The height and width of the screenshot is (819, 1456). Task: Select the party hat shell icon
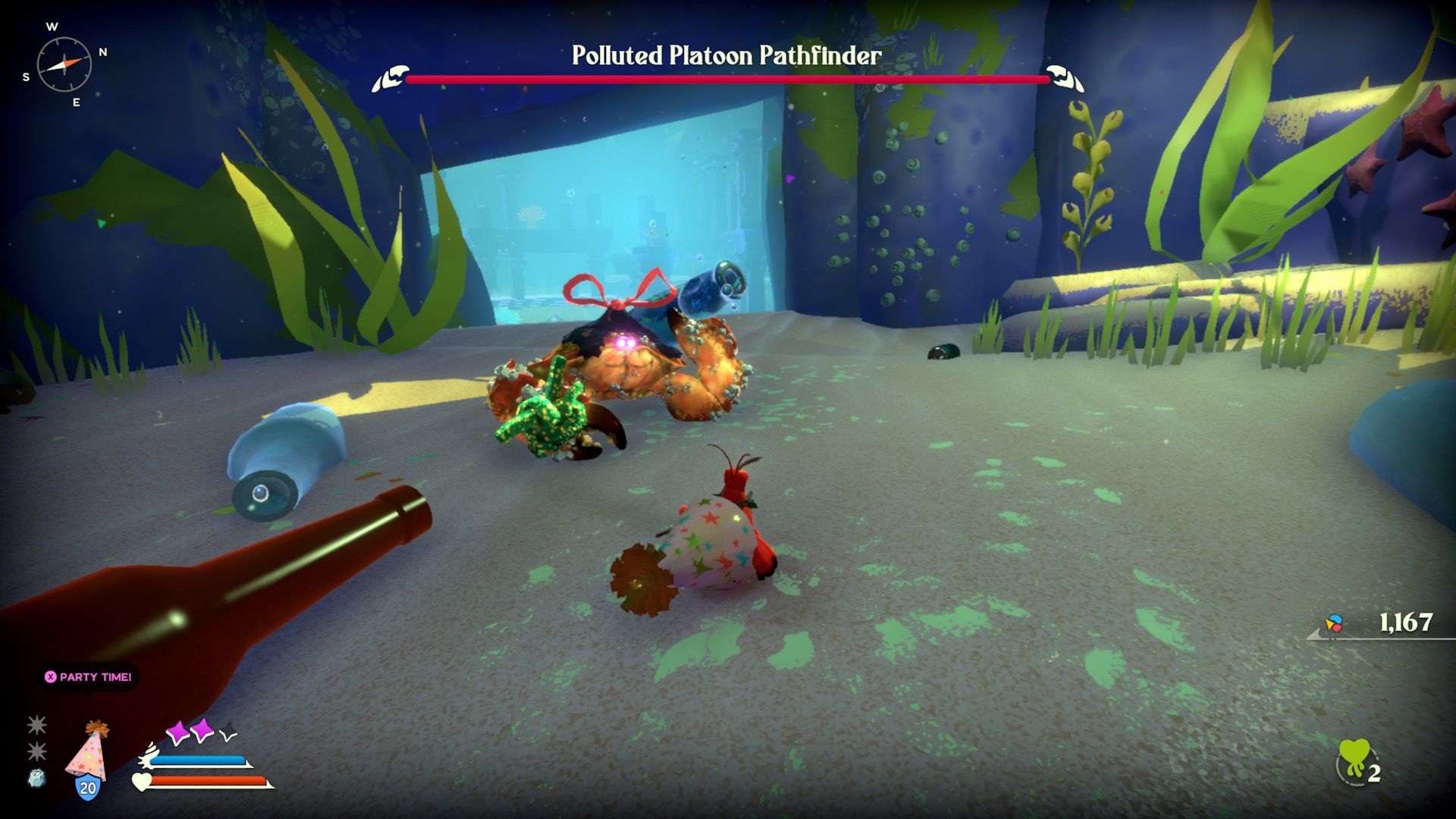[x=88, y=754]
